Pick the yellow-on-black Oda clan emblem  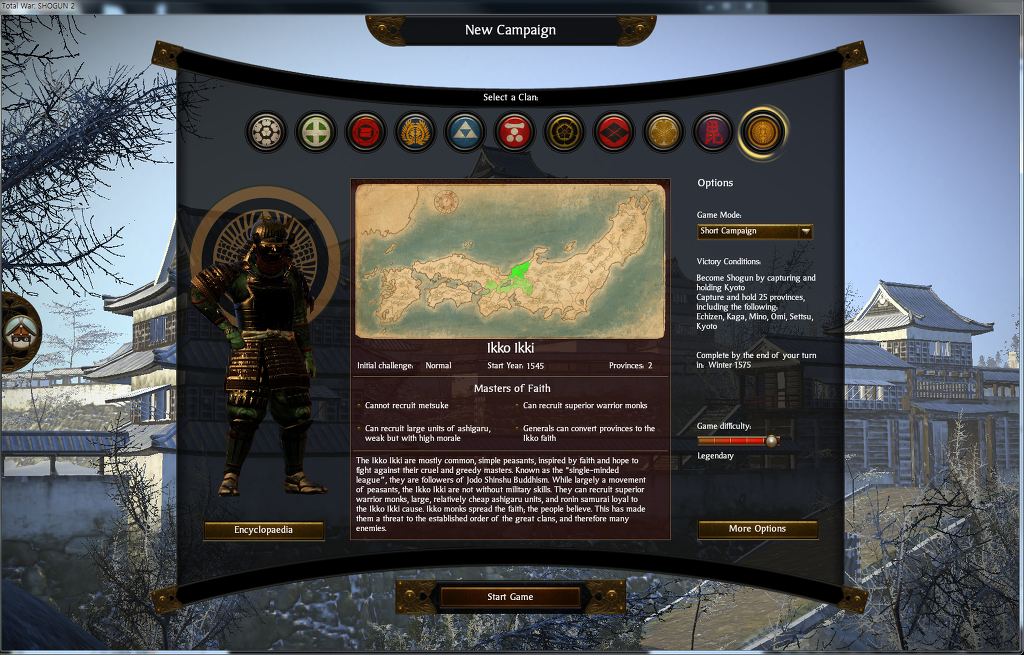click(564, 132)
